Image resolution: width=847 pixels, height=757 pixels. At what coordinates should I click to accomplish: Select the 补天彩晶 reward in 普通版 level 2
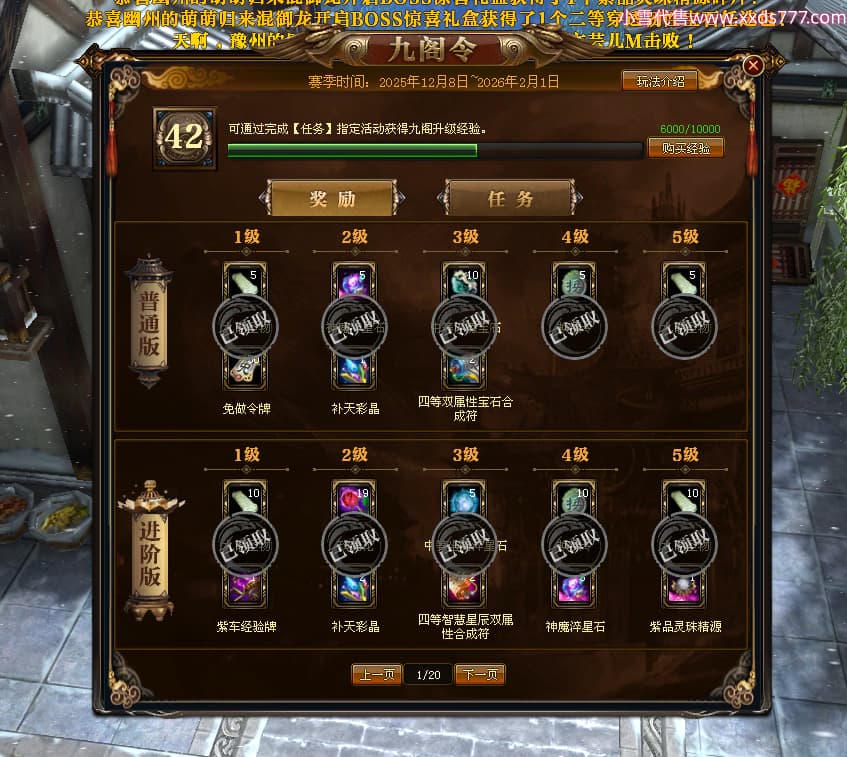355,371
